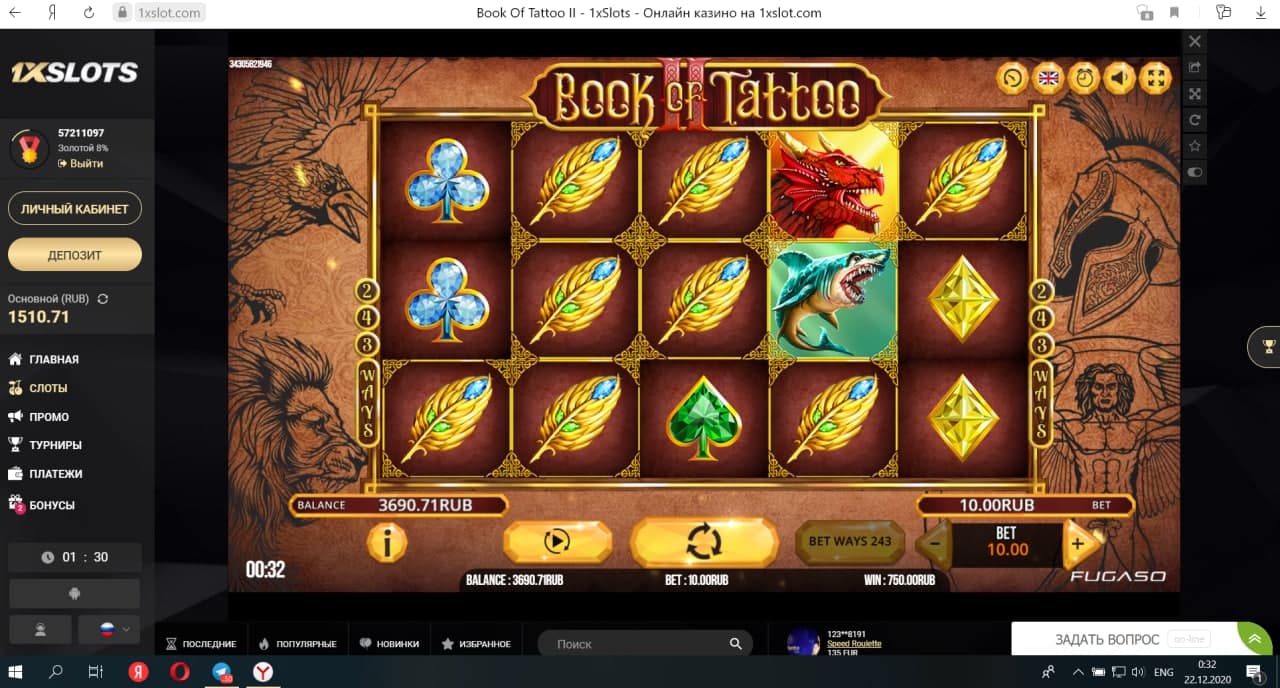Viewport: 1280px width, 688px height.
Task: Go to Личный кабинет account page
Action: click(75, 209)
